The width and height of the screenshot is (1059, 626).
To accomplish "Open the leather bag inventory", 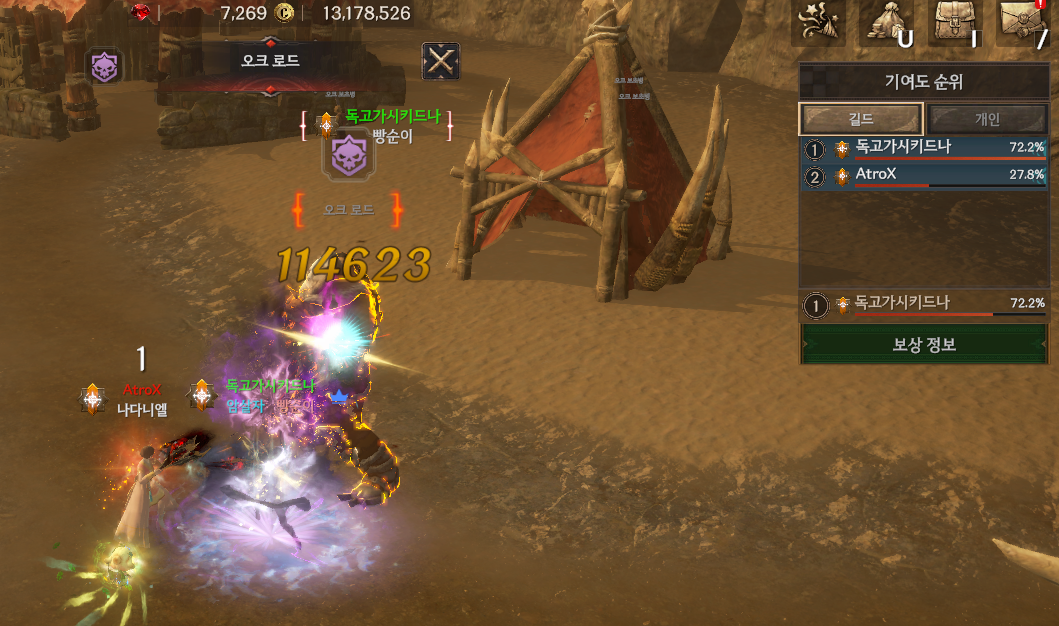I will (x=956, y=22).
